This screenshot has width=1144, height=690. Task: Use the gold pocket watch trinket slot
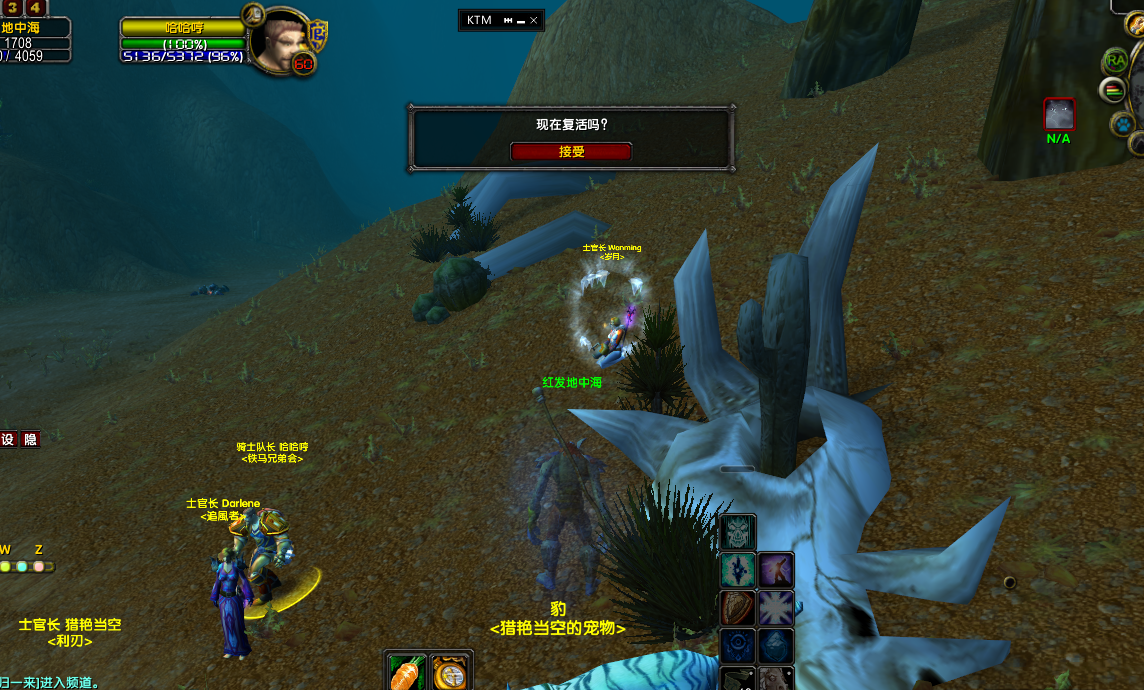tap(451, 671)
